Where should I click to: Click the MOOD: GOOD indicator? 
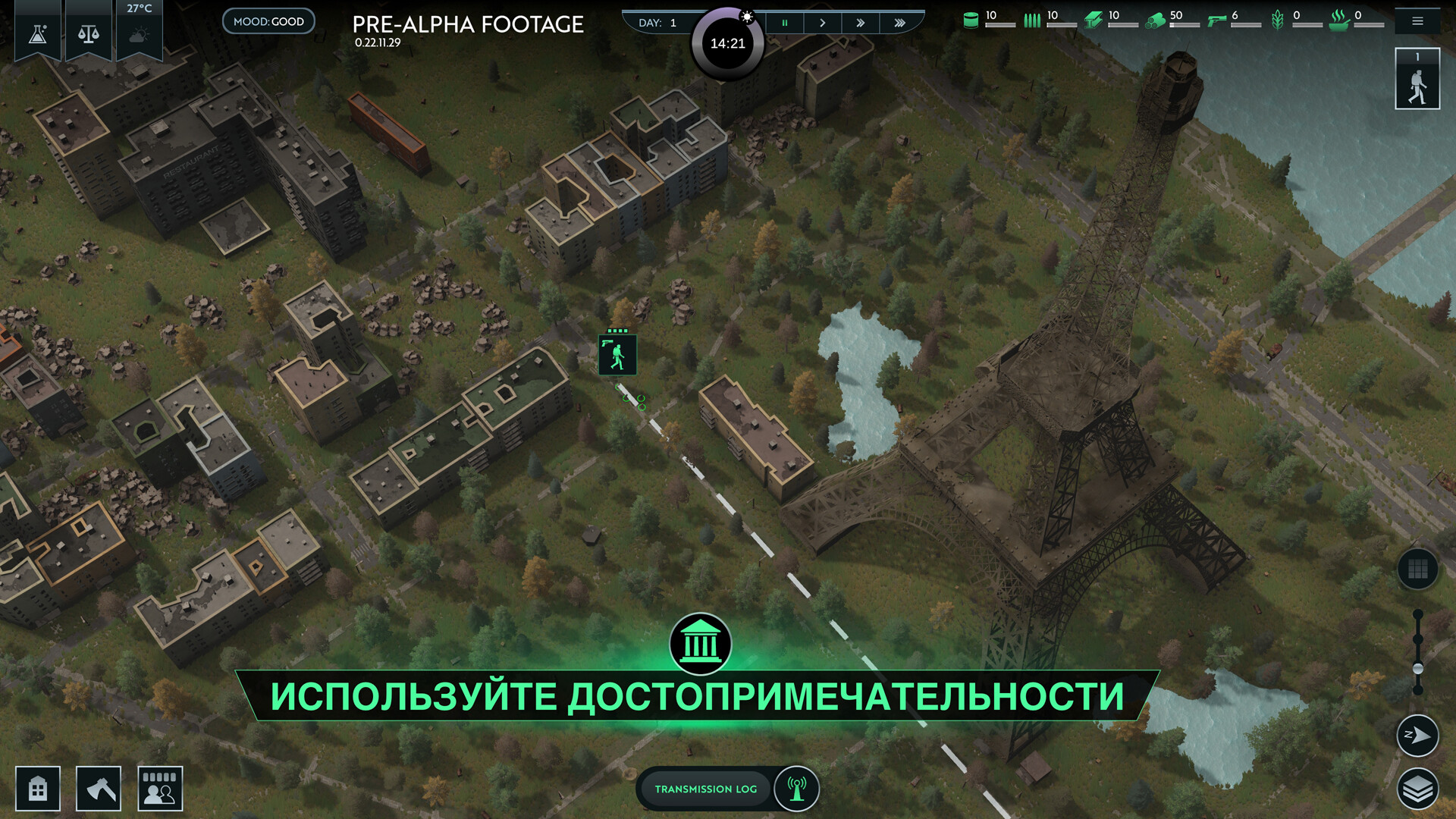coord(268,21)
